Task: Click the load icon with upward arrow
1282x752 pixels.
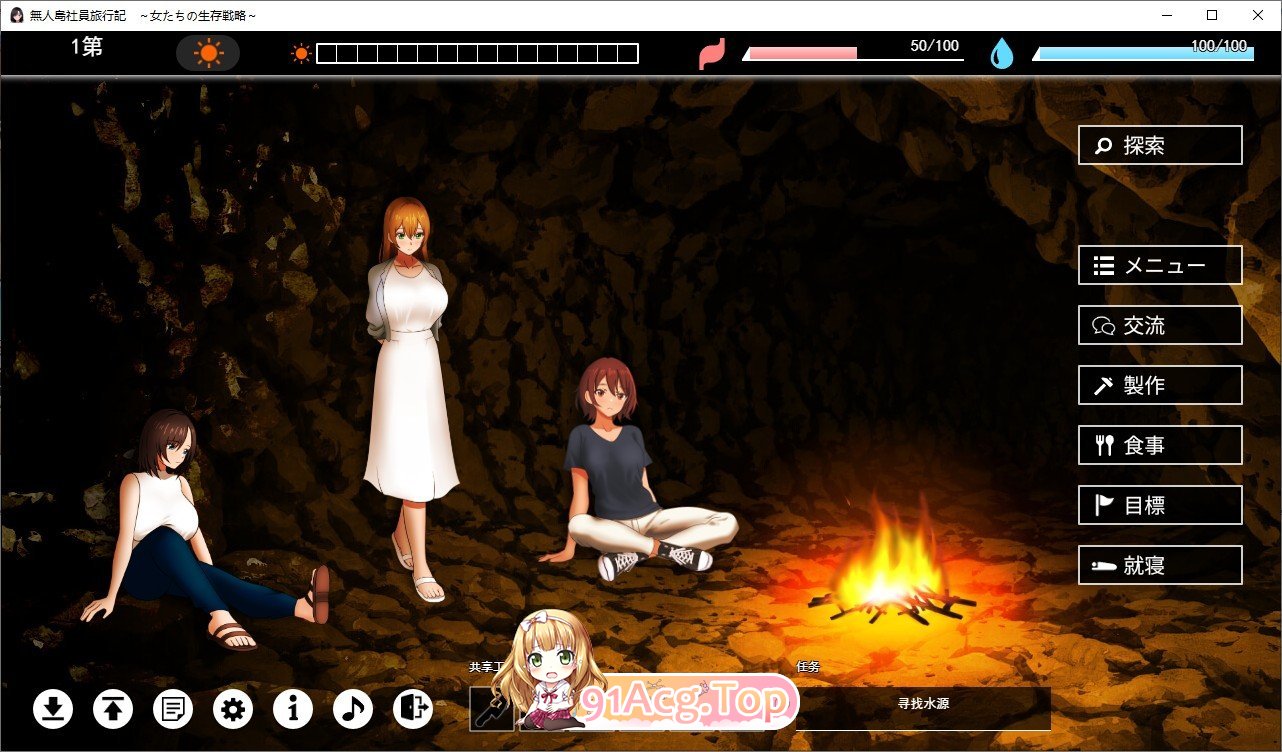Action: pos(113,709)
